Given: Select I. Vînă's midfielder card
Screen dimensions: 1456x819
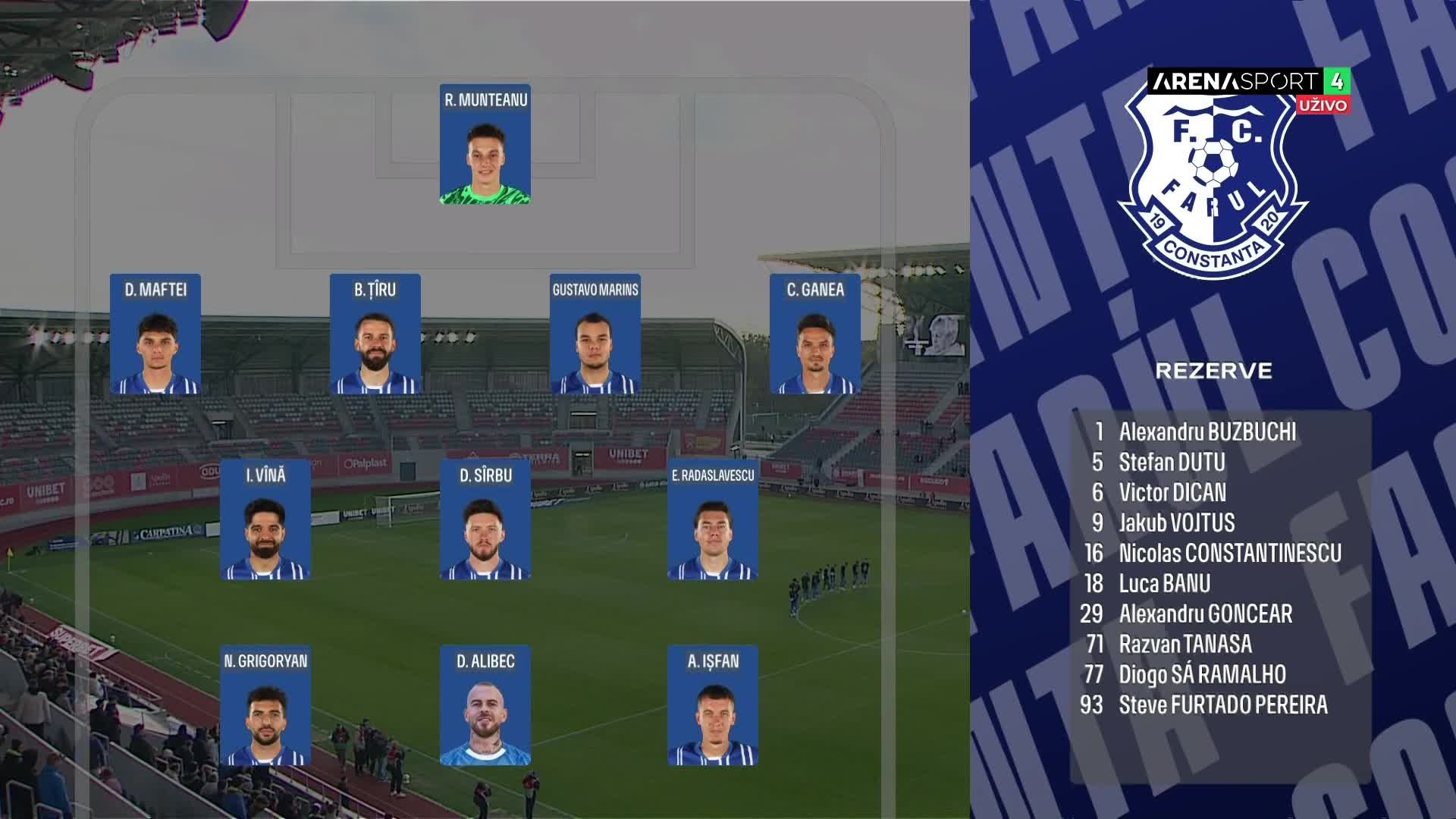Looking at the screenshot, I should 265,519.
